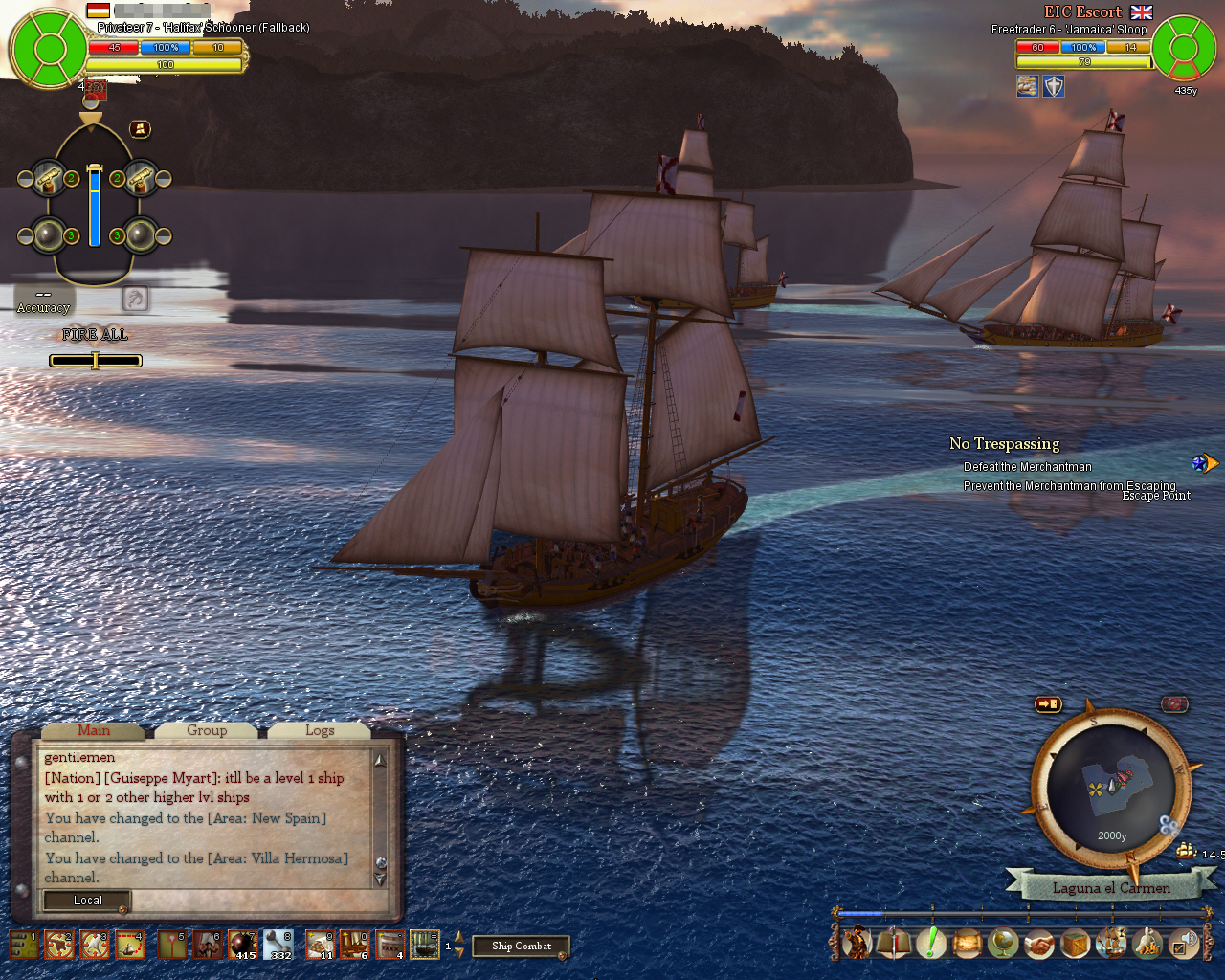This screenshot has width=1225, height=980.
Task: Switch to the Group chat tab
Action: point(207,730)
